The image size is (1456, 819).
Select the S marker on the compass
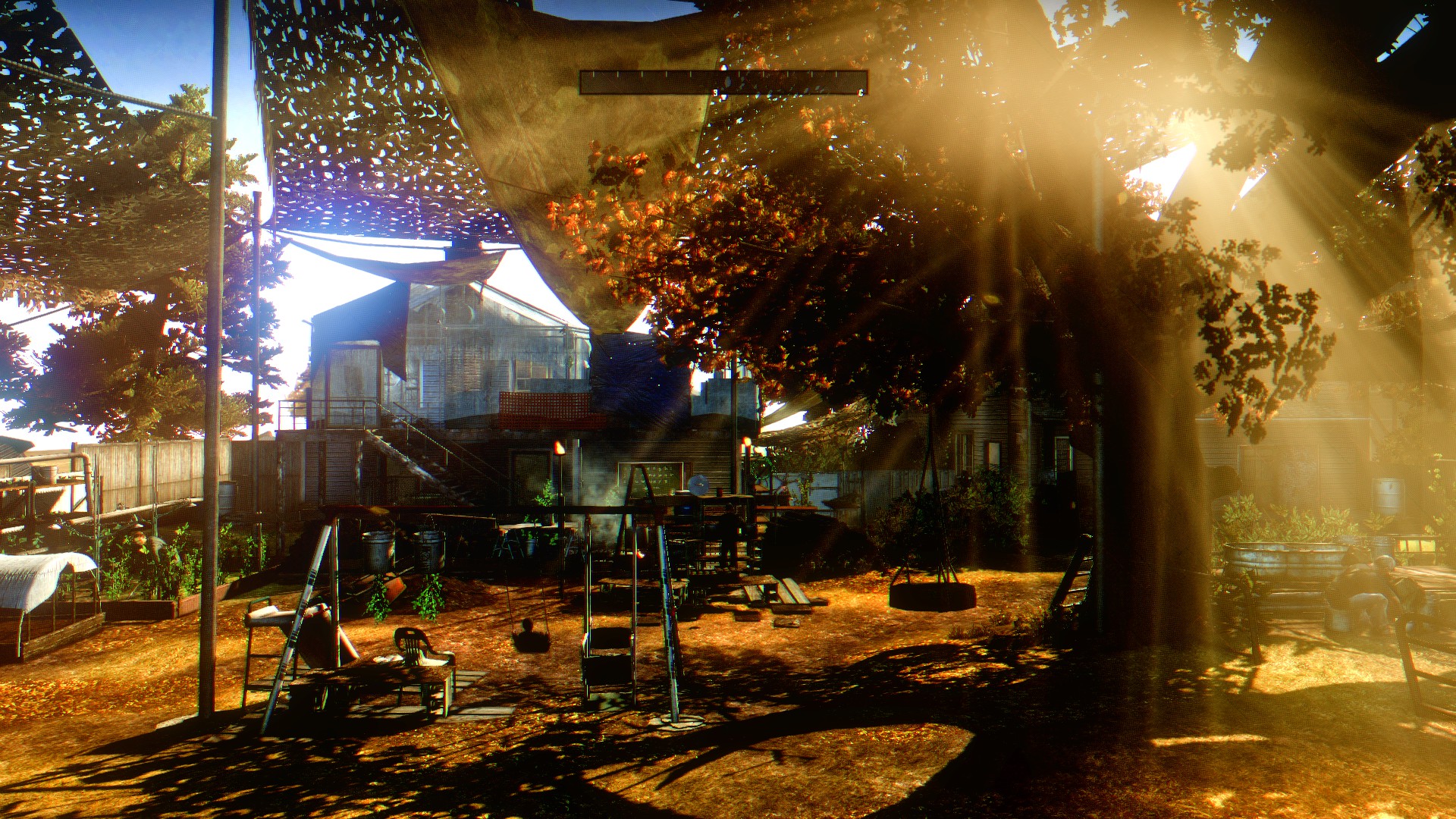click(x=715, y=92)
